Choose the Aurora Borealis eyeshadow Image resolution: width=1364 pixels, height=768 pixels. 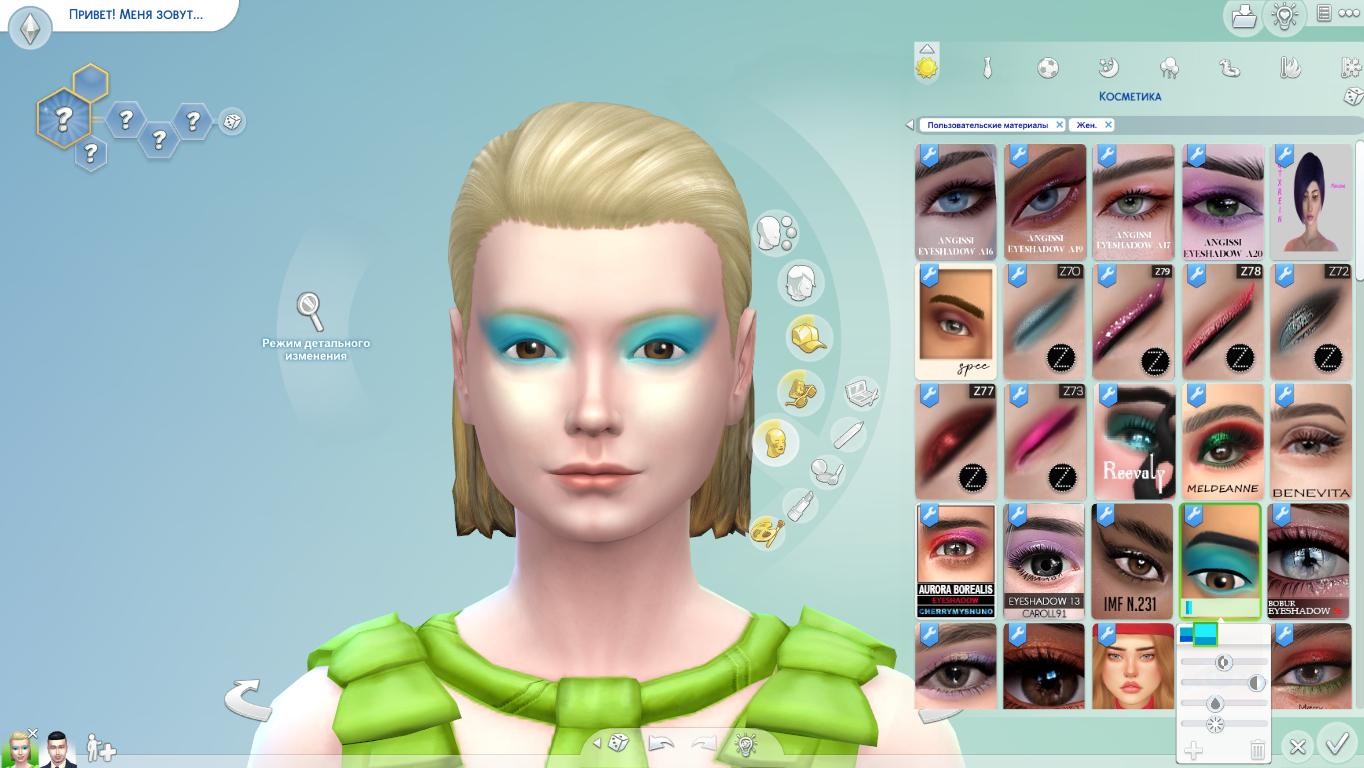[956, 561]
